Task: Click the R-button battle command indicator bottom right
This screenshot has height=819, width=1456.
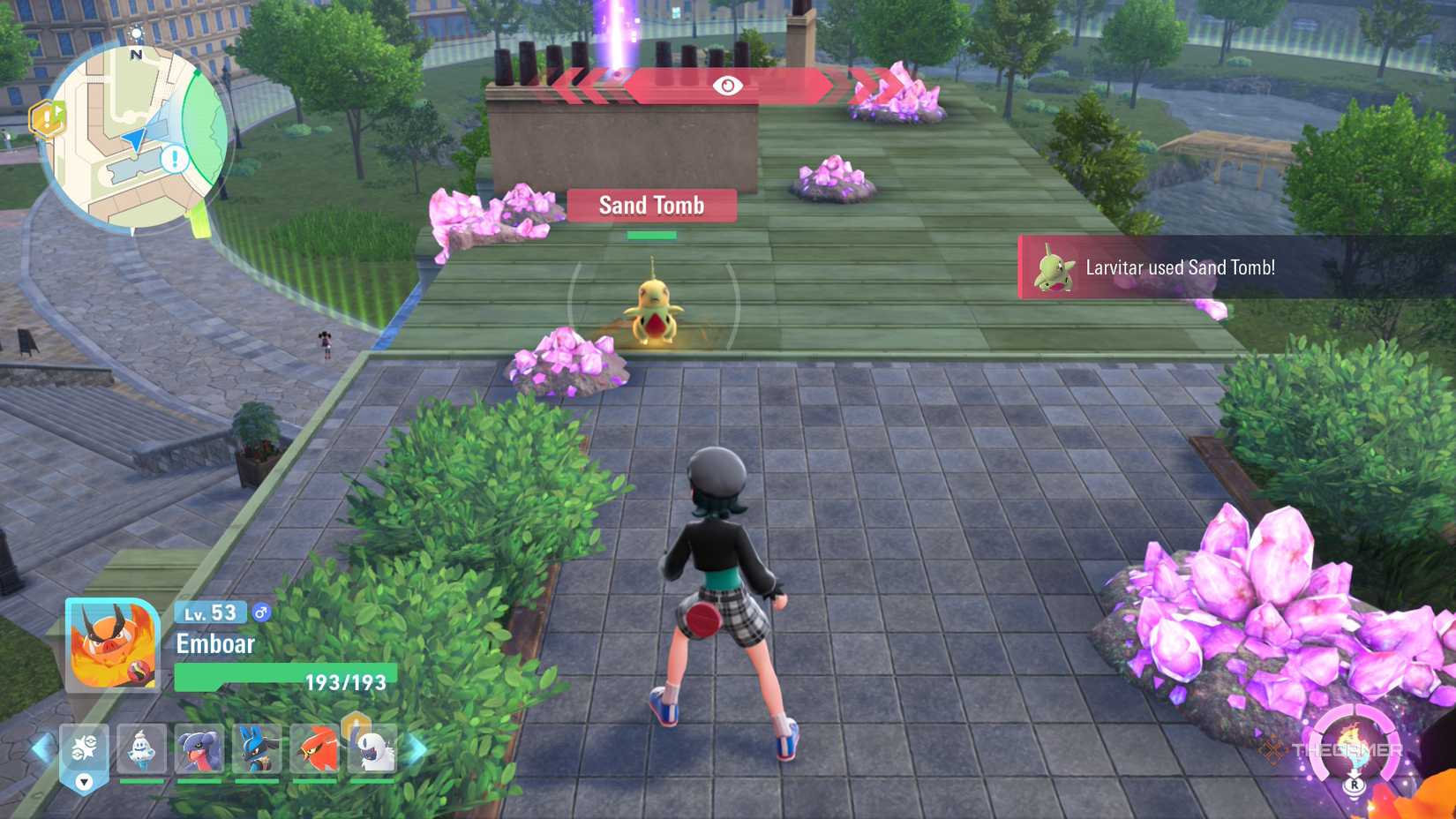Action: (x=1355, y=785)
